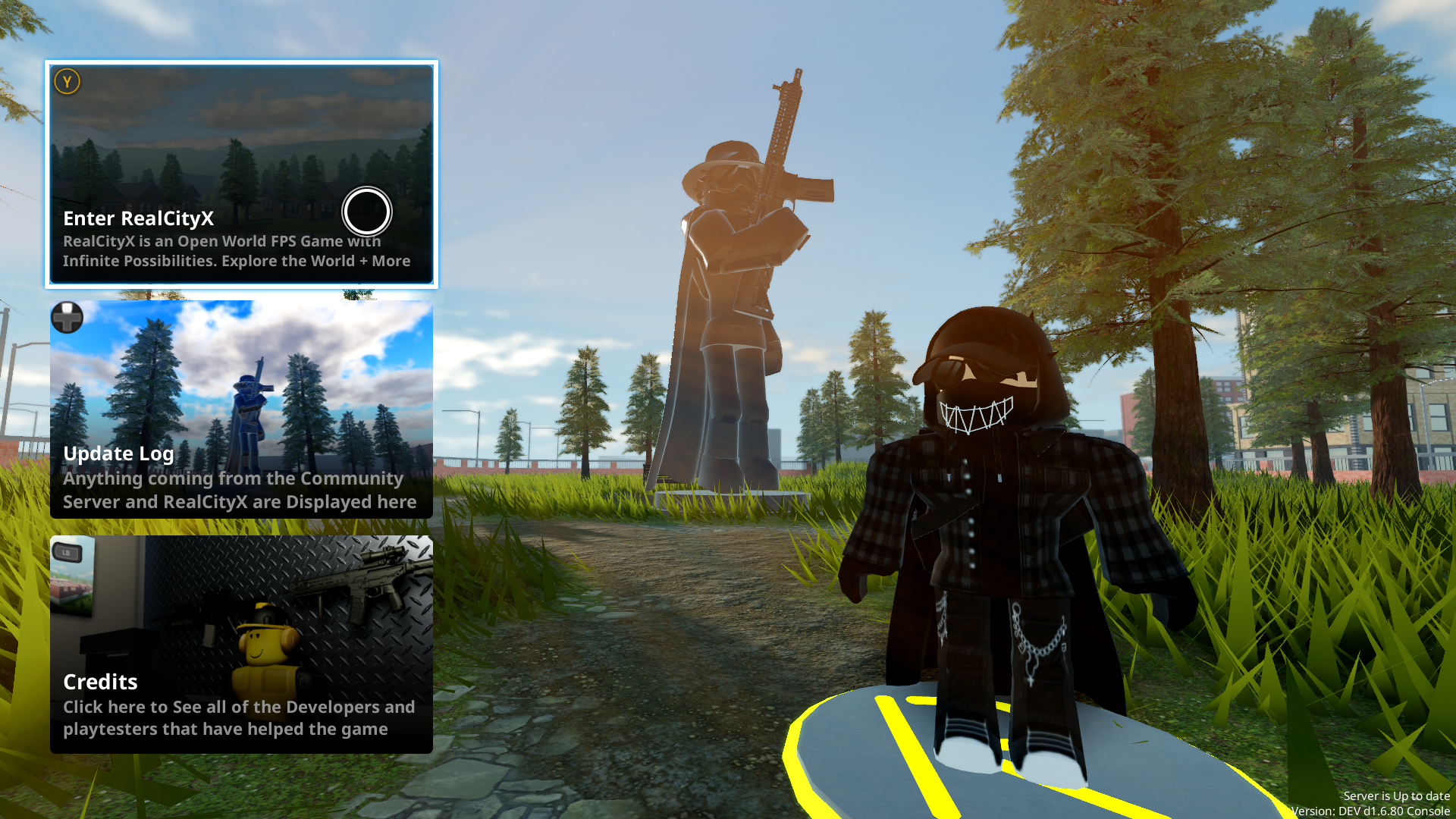Click the "Server is Up to date" status text
Screen dimensions: 1456x819
[1398, 796]
